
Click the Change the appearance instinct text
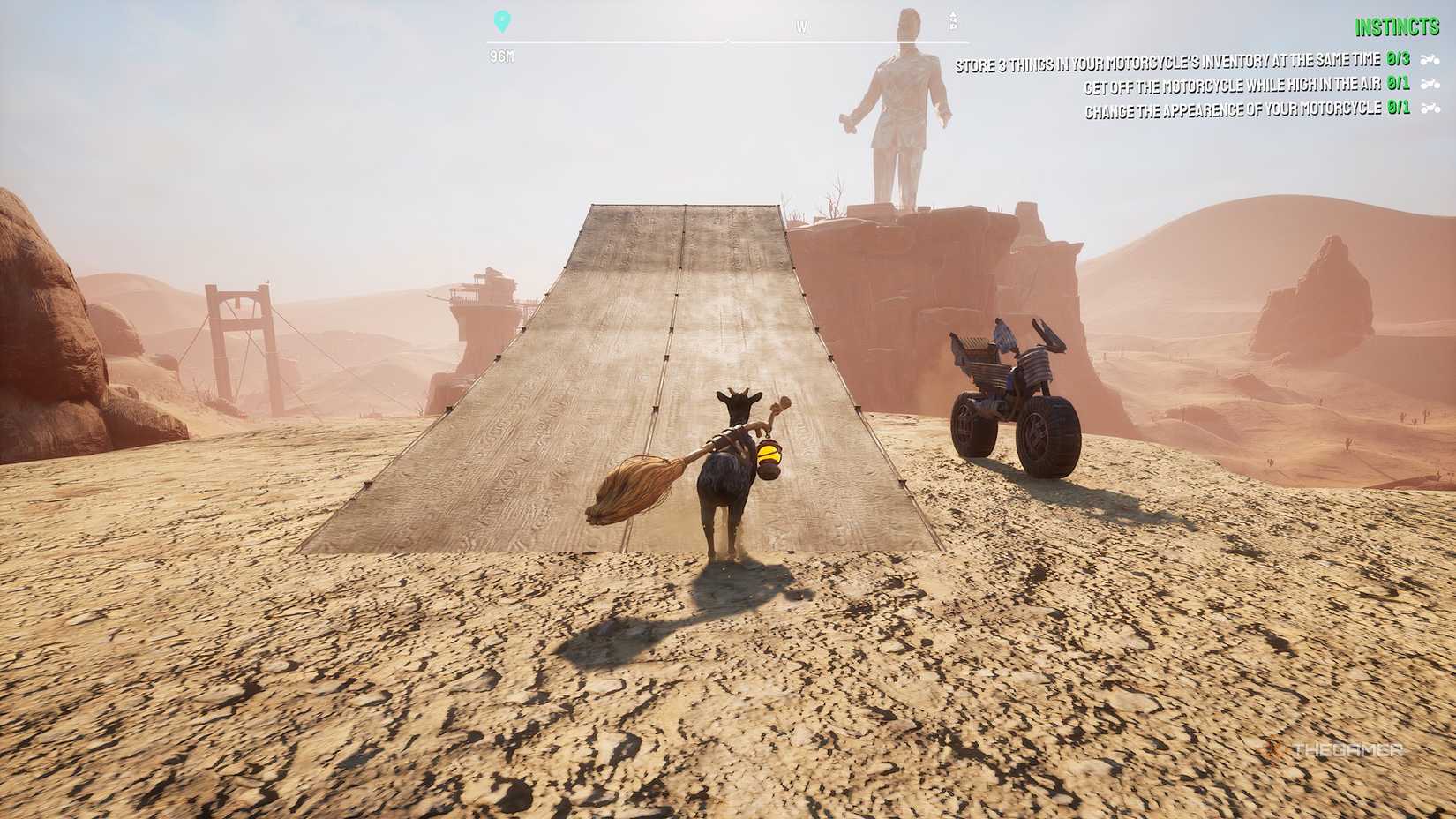tap(1235, 109)
